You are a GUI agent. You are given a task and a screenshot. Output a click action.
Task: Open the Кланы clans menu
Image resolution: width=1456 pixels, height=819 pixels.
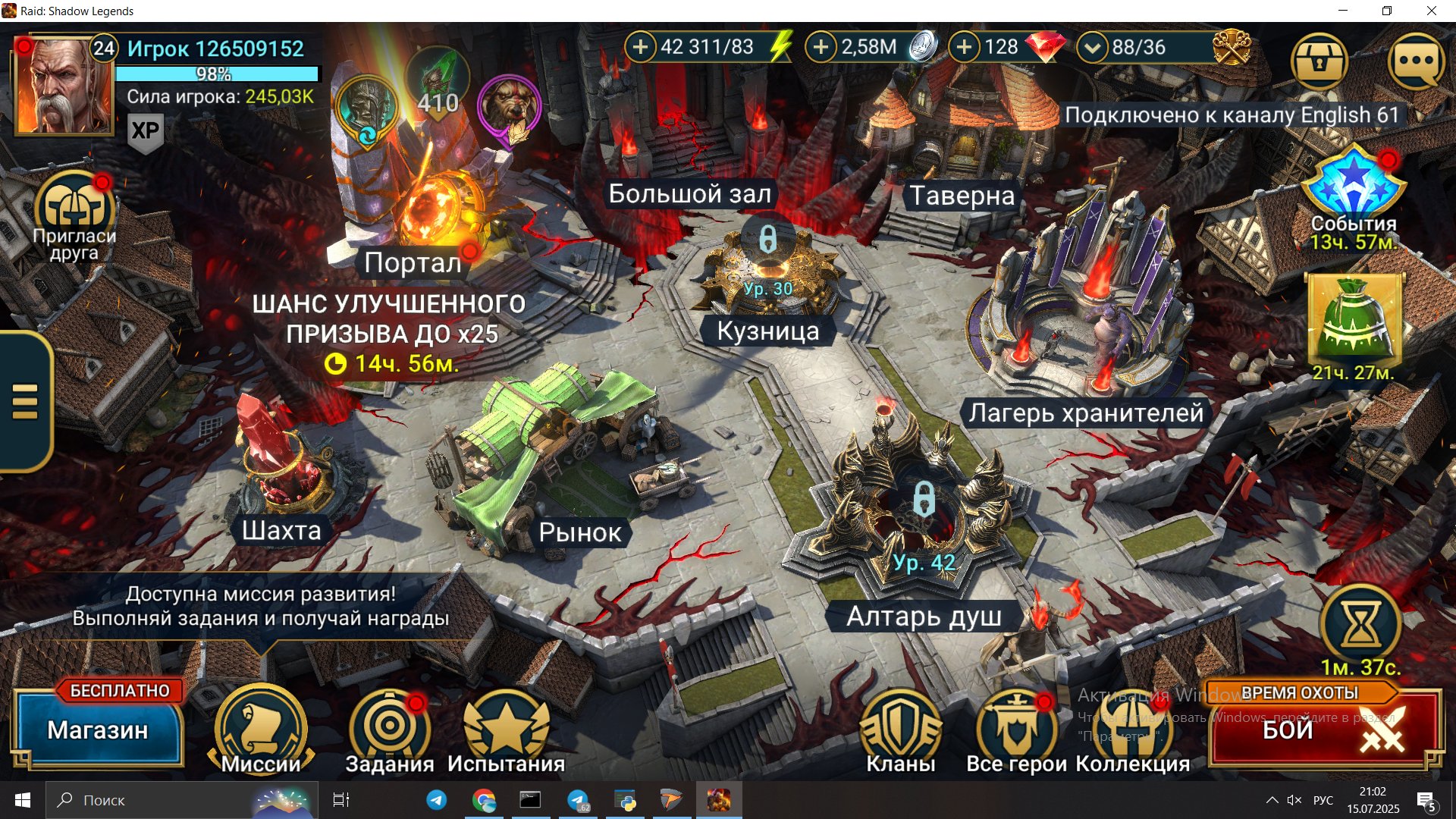tap(901, 729)
